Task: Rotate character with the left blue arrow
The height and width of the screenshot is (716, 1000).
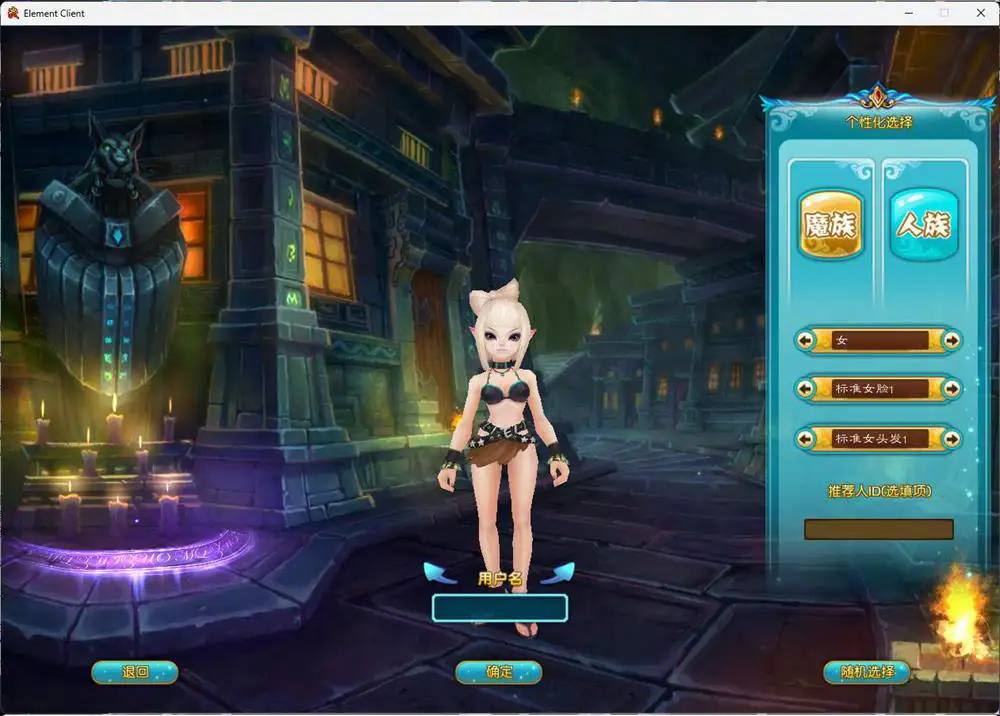Action: pos(439,573)
